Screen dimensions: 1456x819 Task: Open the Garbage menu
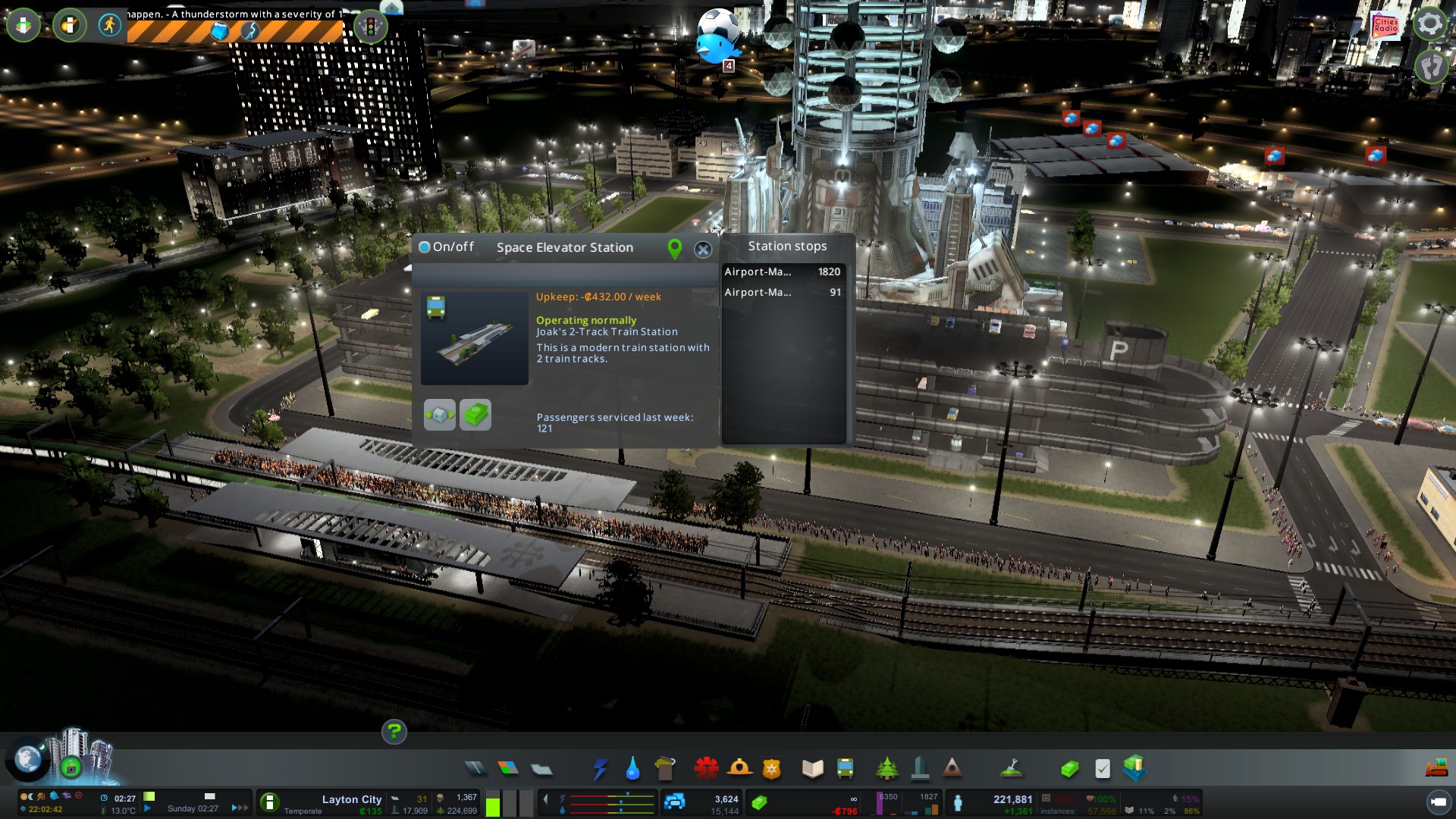coord(665,769)
